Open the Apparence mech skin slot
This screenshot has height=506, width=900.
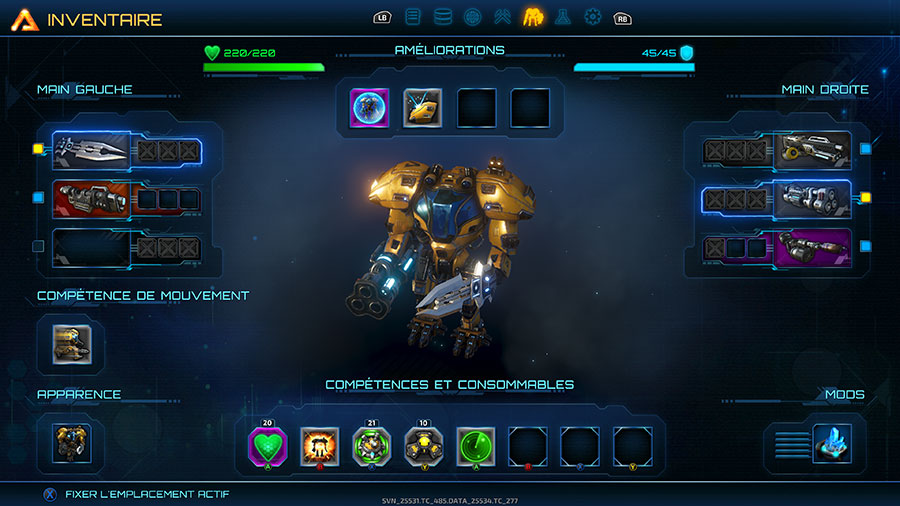pos(71,444)
